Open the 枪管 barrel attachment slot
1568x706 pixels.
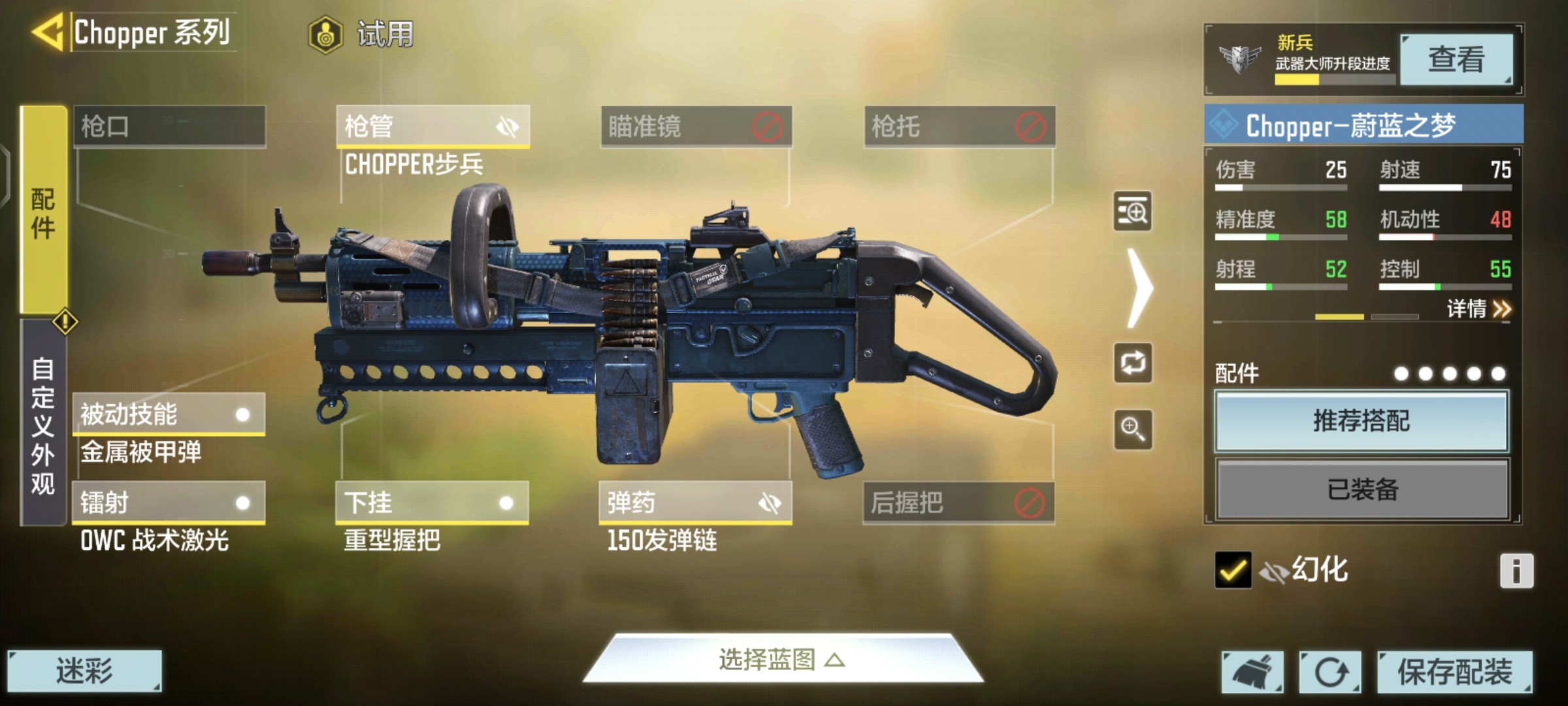click(432, 126)
